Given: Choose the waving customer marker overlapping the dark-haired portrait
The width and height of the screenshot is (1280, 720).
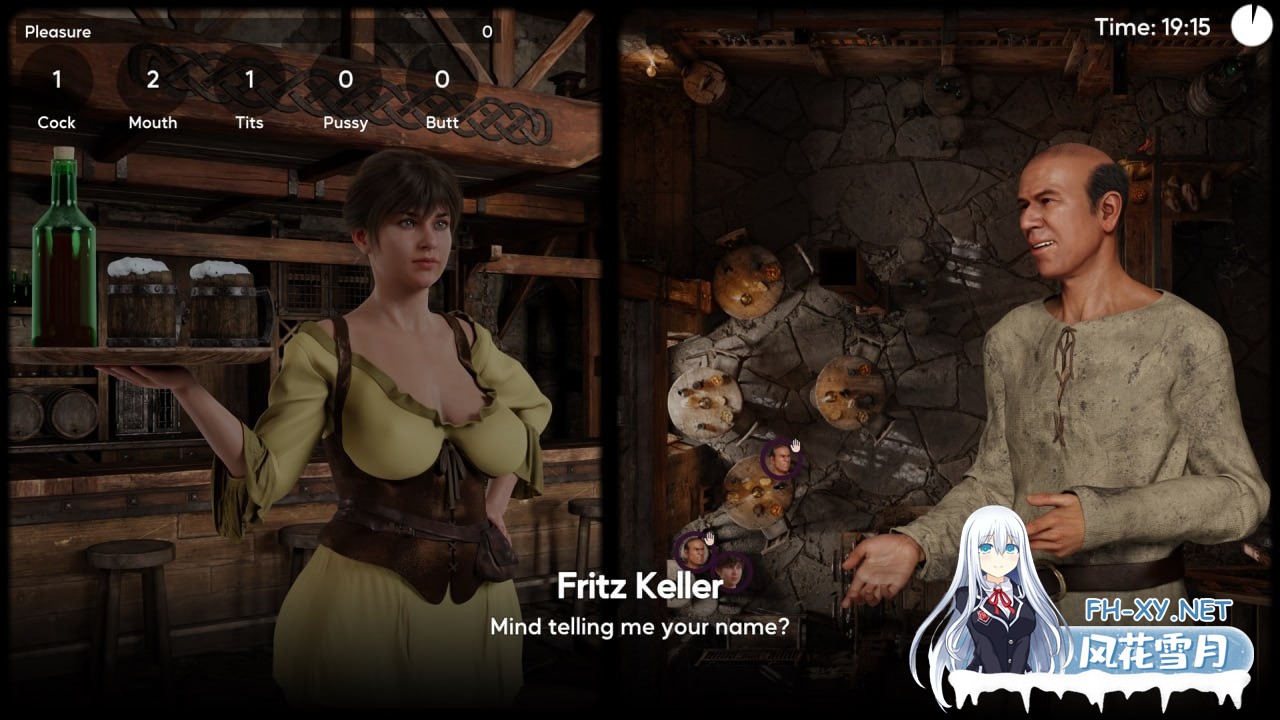Looking at the screenshot, I should pos(693,551).
